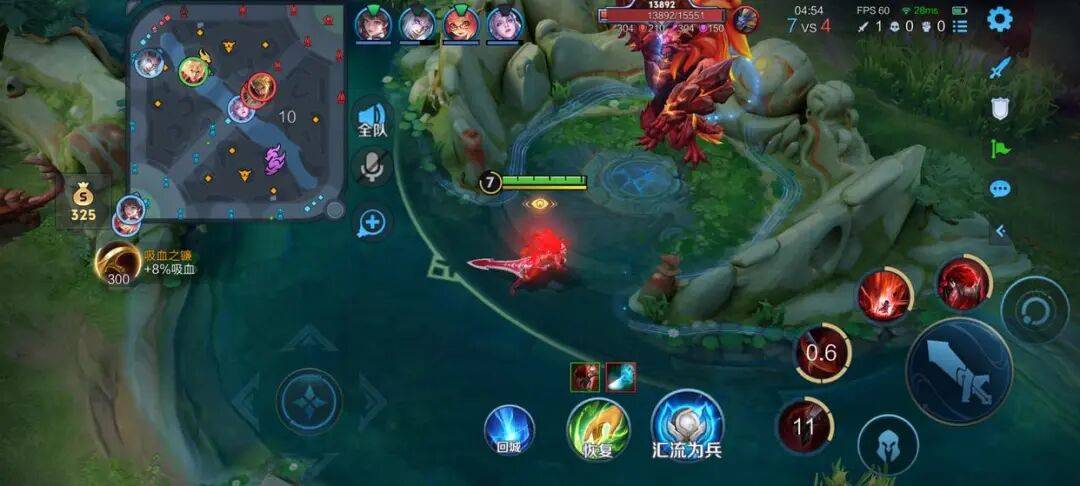
Task: Toggle the muted microphone button
Action: click(x=372, y=168)
